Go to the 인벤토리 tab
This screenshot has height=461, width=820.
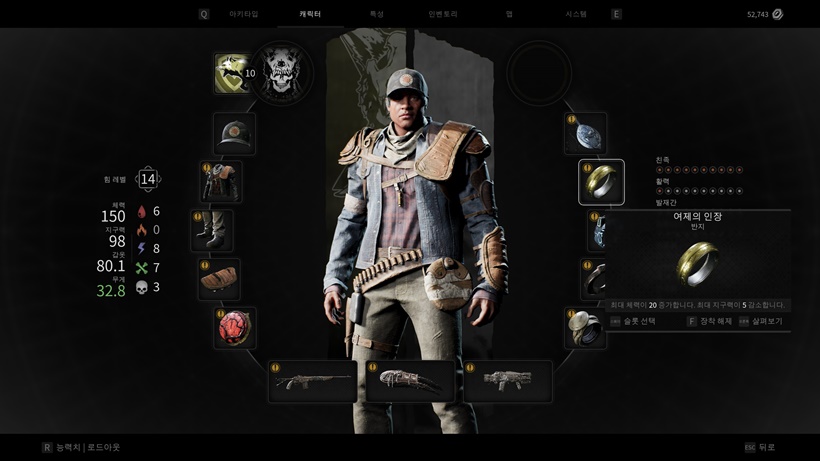[442, 14]
